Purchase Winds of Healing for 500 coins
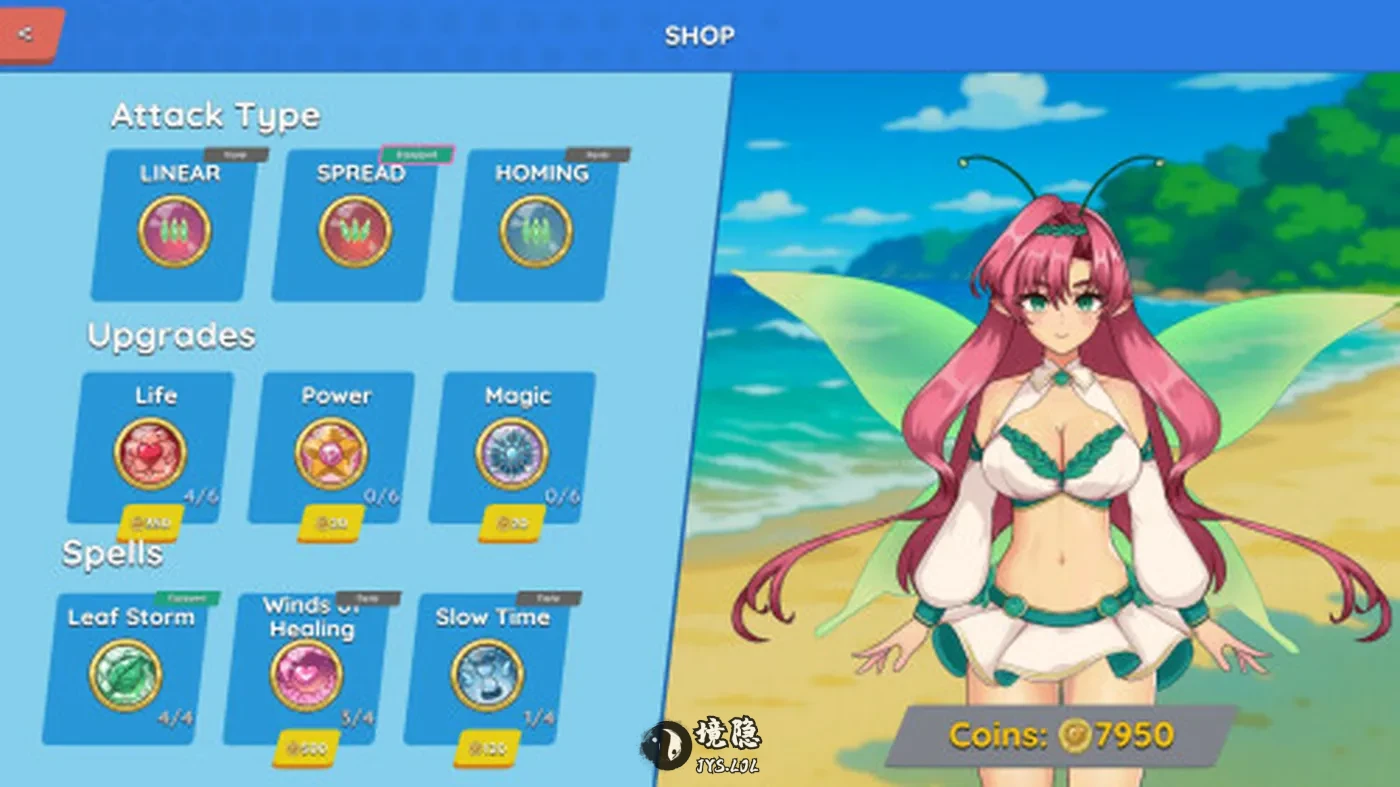Viewport: 1400px width, 787px height. (305, 748)
